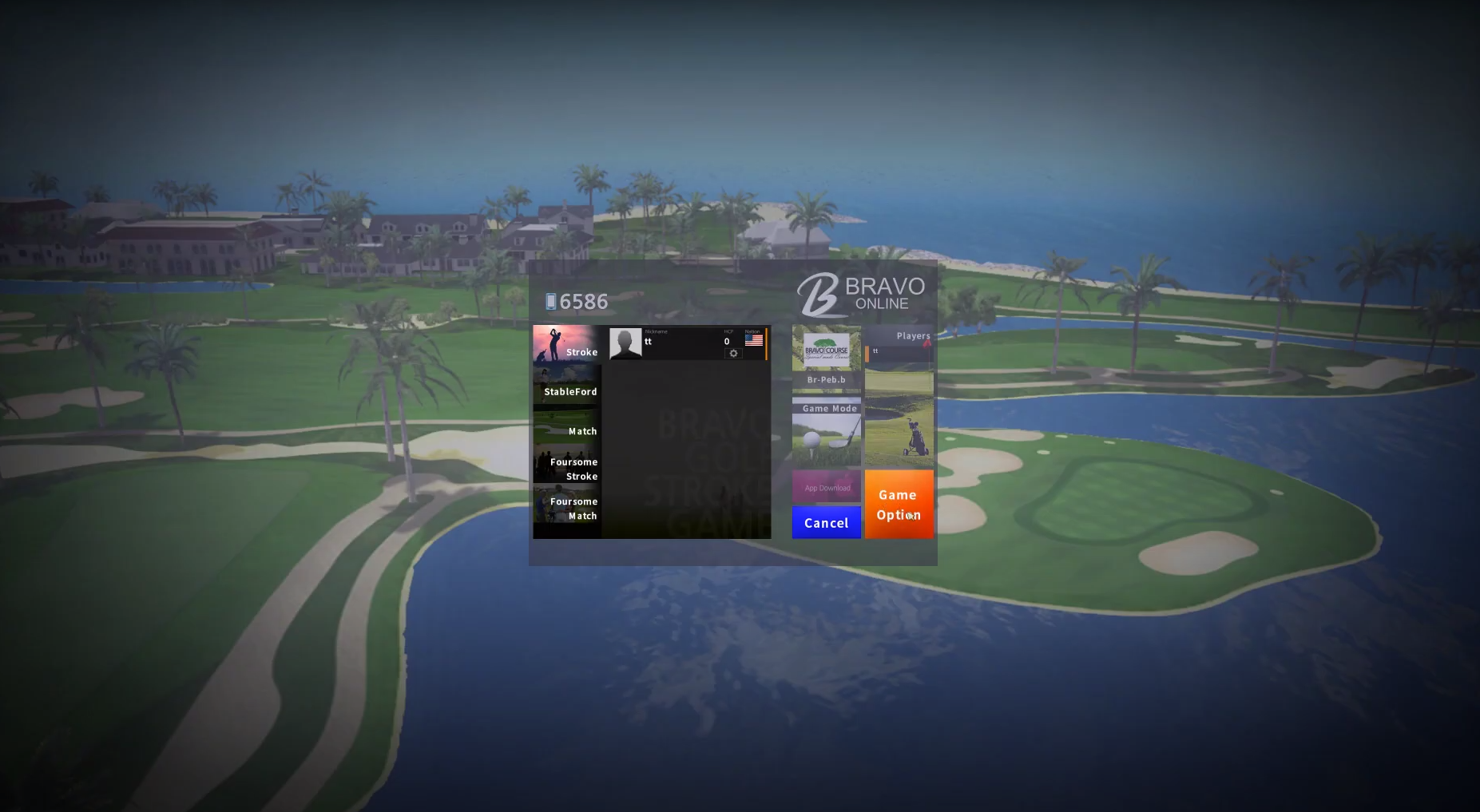1480x812 pixels.
Task: Click the Bravo Course logo thumbnail
Action: point(827,349)
